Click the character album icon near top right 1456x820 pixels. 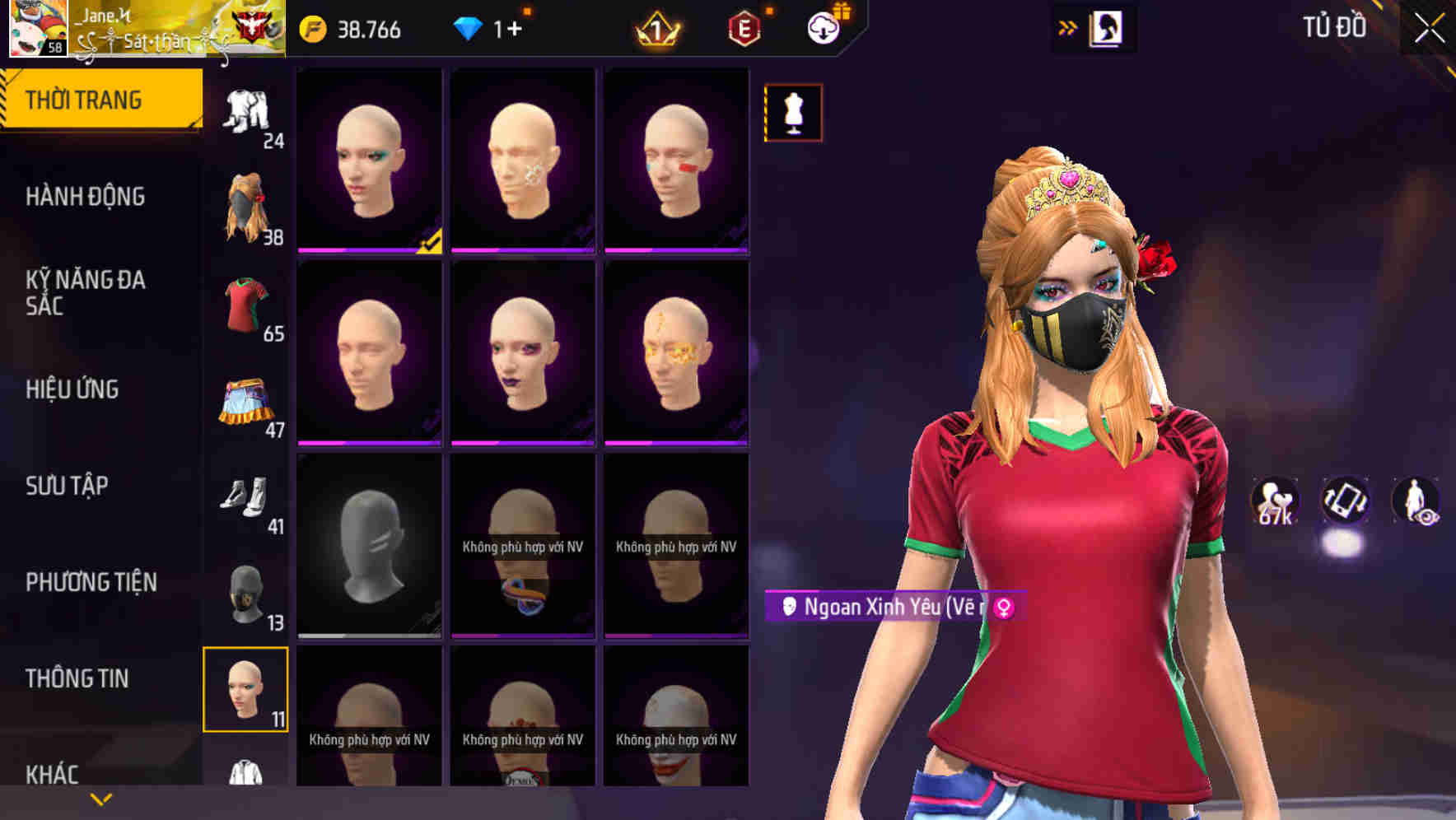[x=1104, y=27]
